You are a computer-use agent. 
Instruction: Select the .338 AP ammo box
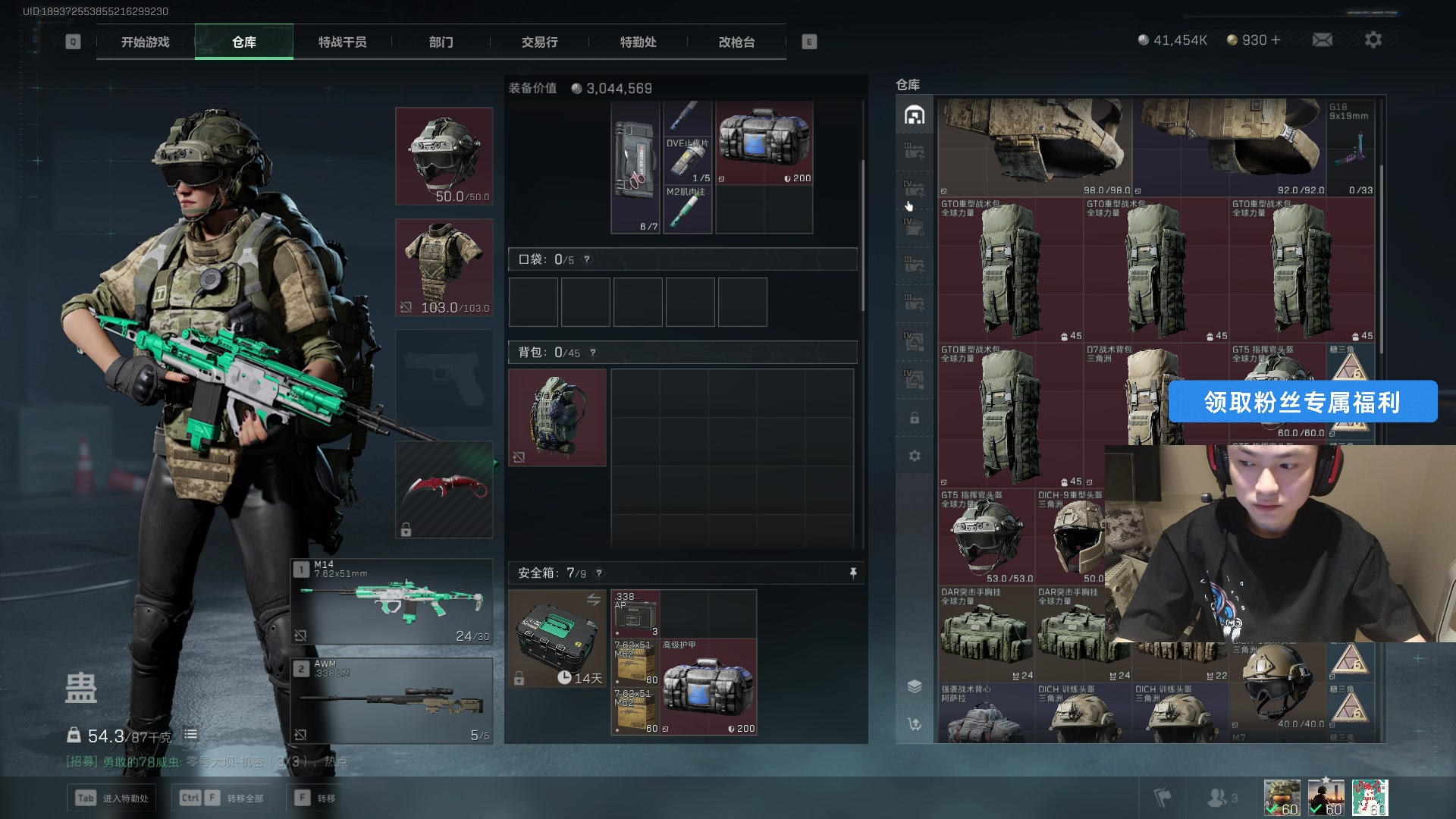coord(635,613)
